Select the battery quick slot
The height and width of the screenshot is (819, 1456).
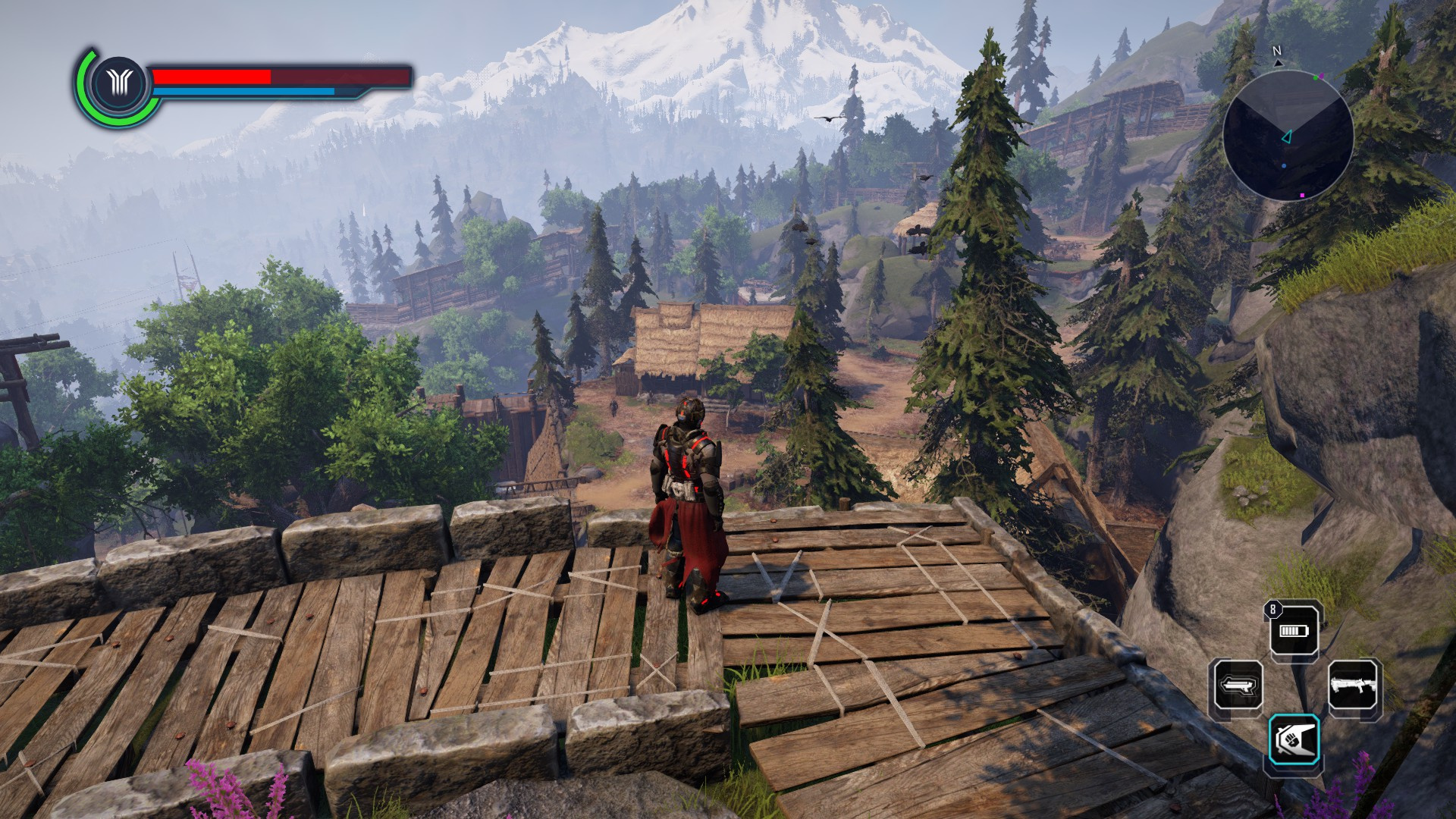click(1294, 631)
